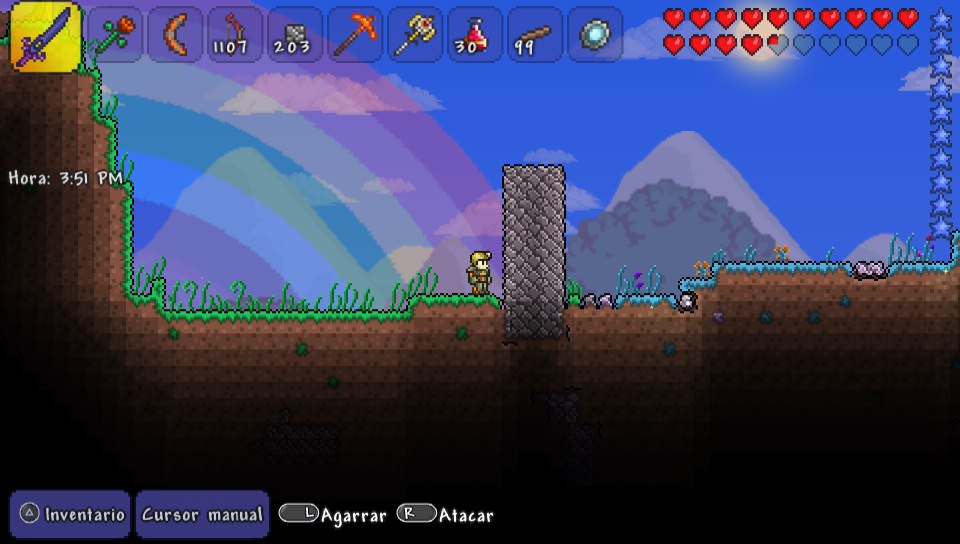The image size is (960, 544).
Task: Choose the red flower staff slot
Action: point(114,35)
